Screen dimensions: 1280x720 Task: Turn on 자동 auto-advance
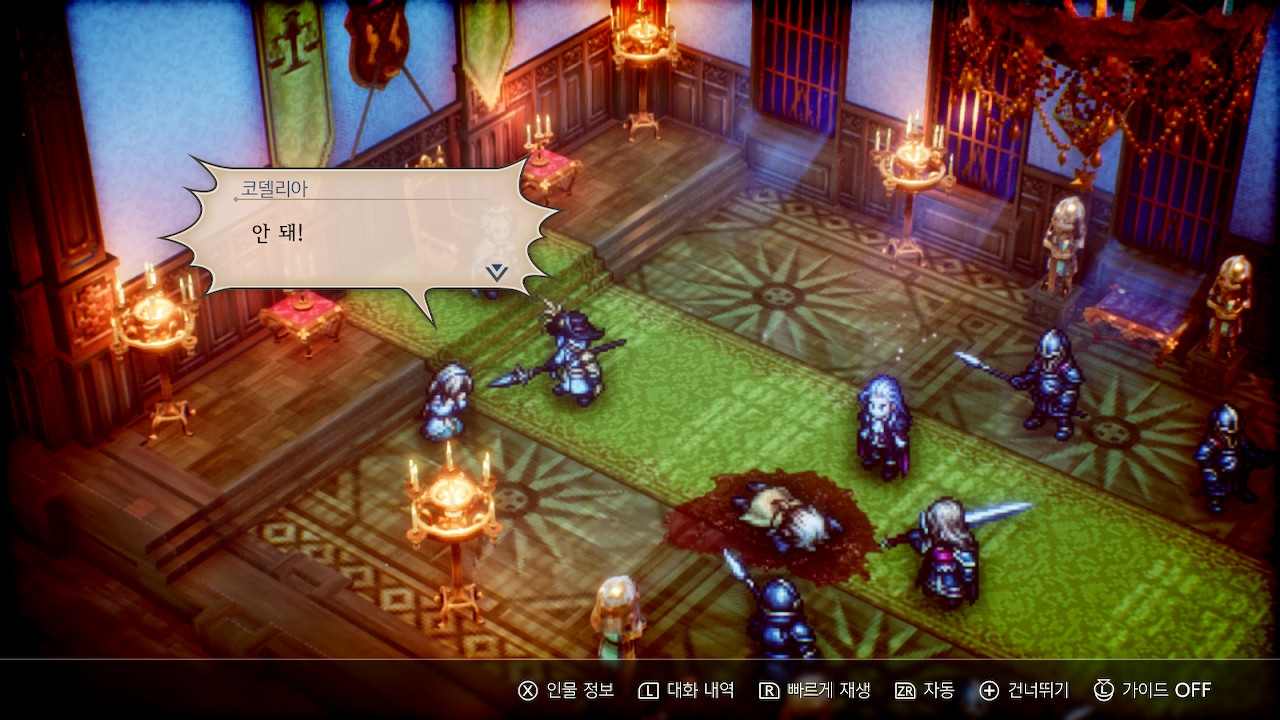924,690
